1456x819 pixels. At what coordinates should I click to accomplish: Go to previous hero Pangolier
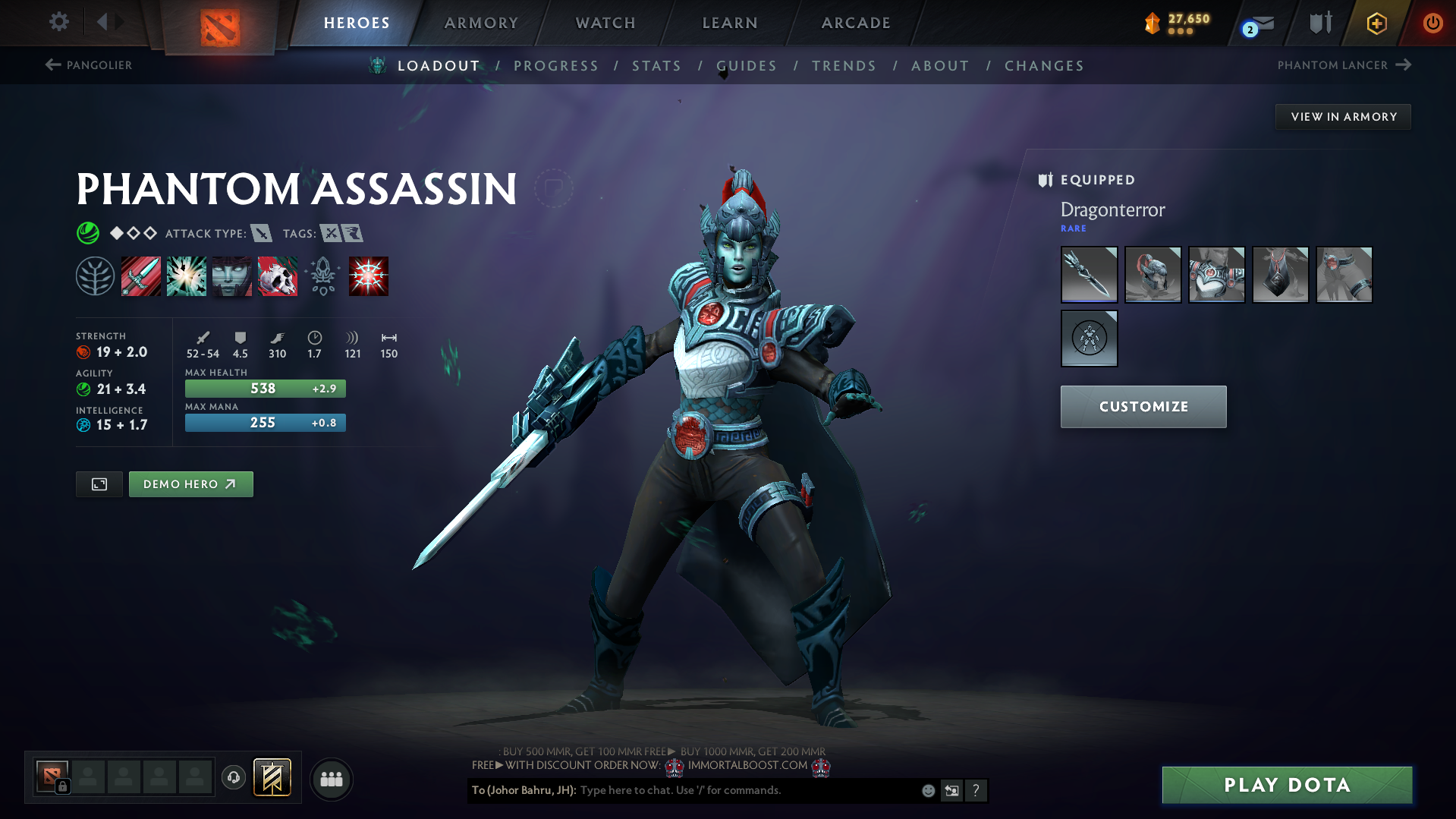89,65
